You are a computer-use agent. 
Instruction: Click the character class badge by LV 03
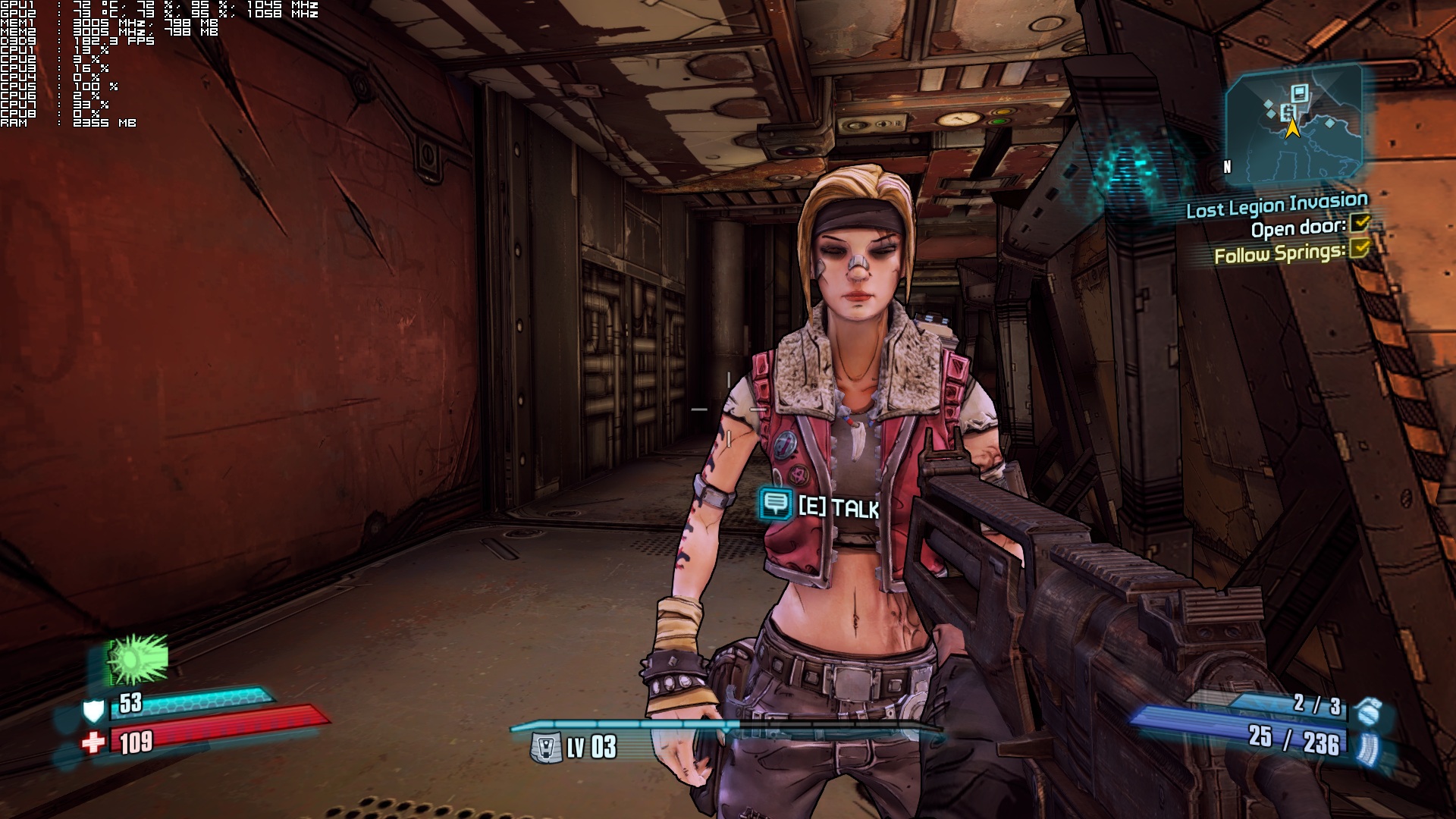coord(546,748)
